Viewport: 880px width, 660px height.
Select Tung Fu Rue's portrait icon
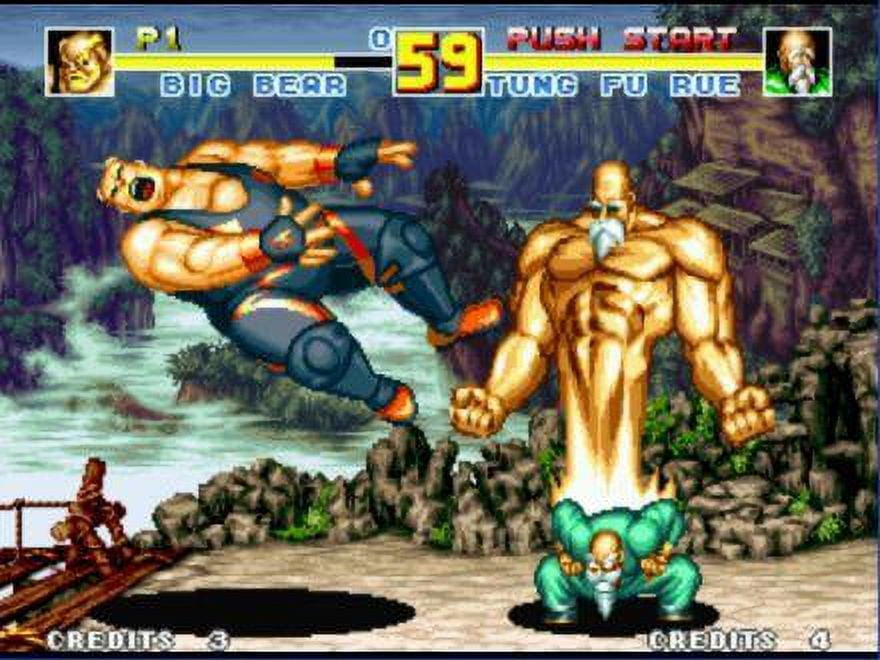[x=797, y=62]
